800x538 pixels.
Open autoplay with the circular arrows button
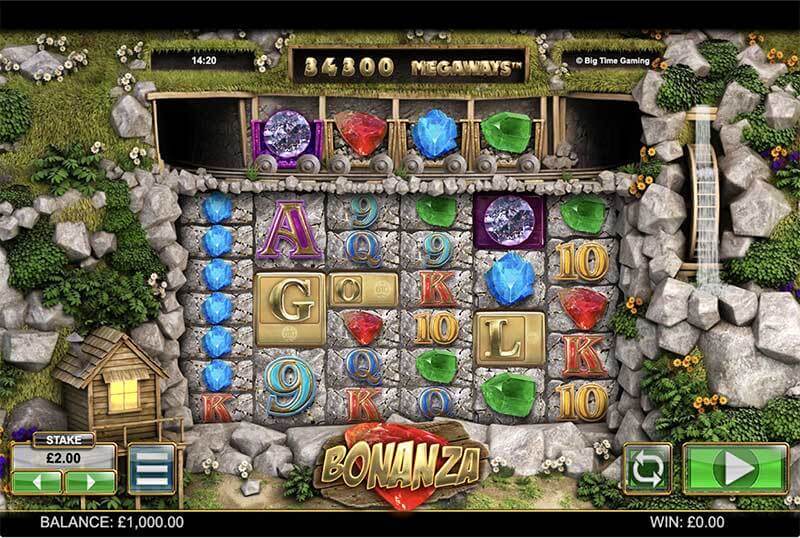[x=647, y=468]
